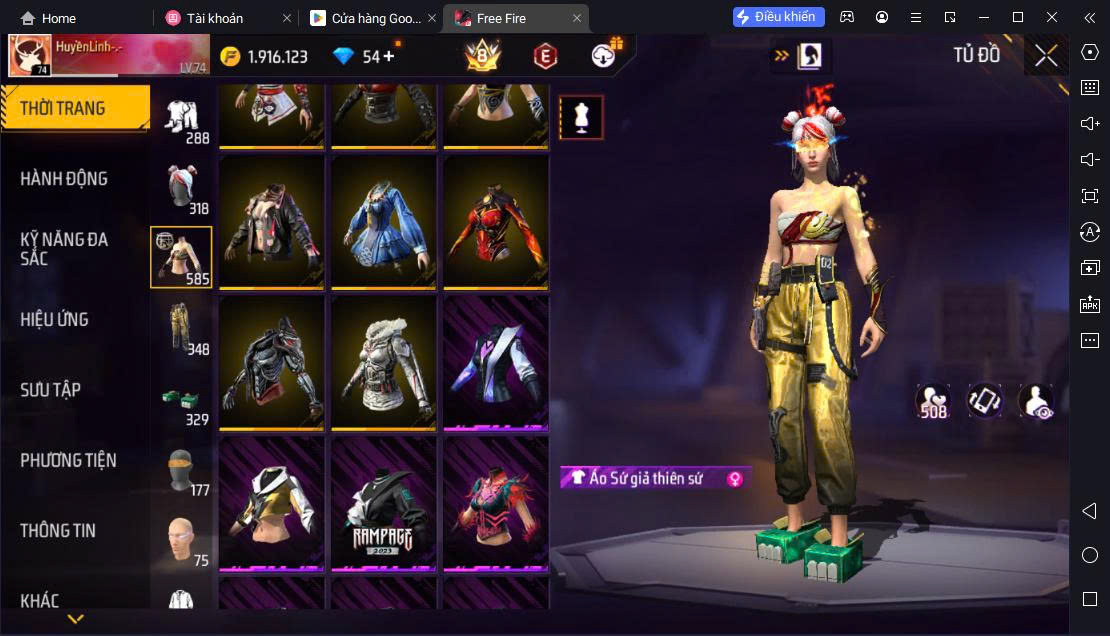Switch to Kỹ Năng Đa Sắc tab
The image size is (1110, 636).
[64, 249]
